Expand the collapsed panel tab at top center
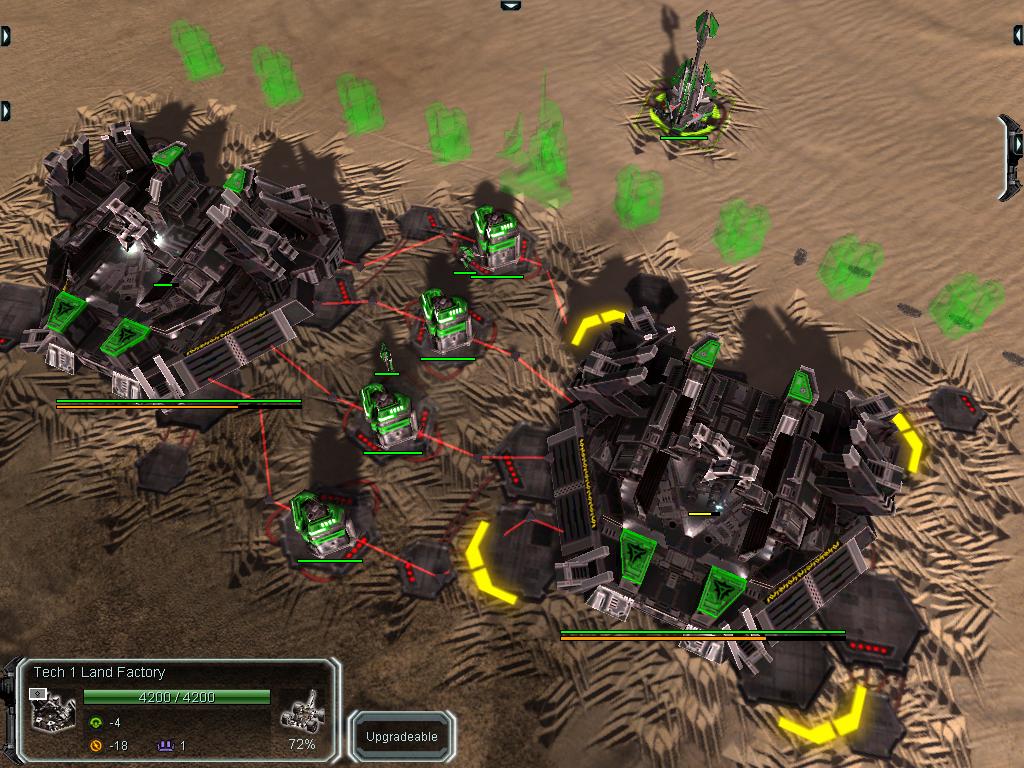The width and height of the screenshot is (1024, 768). [x=511, y=5]
